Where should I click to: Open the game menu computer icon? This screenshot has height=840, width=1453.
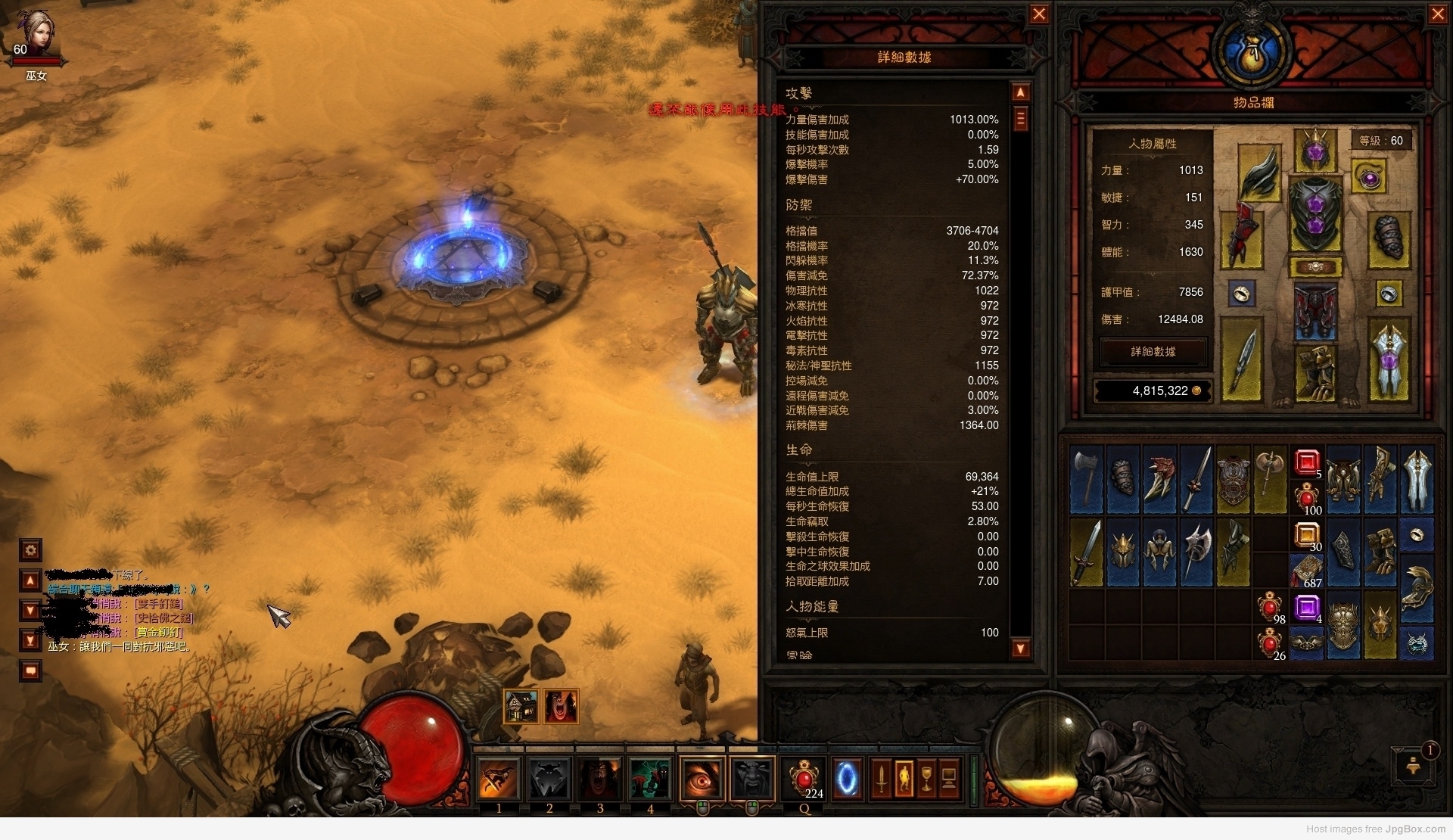(949, 779)
